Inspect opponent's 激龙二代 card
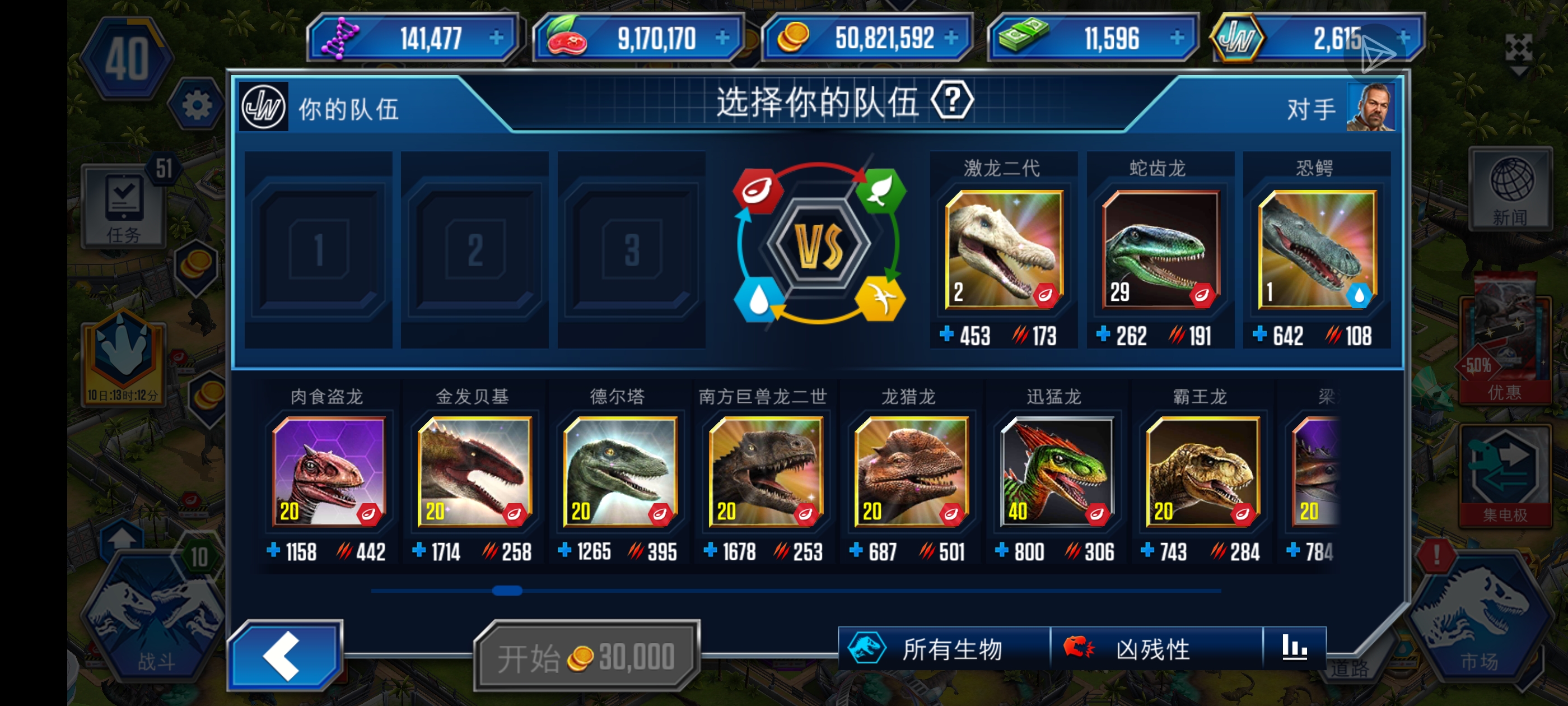The width and height of the screenshot is (1568, 706). pyautogui.click(x=1004, y=250)
